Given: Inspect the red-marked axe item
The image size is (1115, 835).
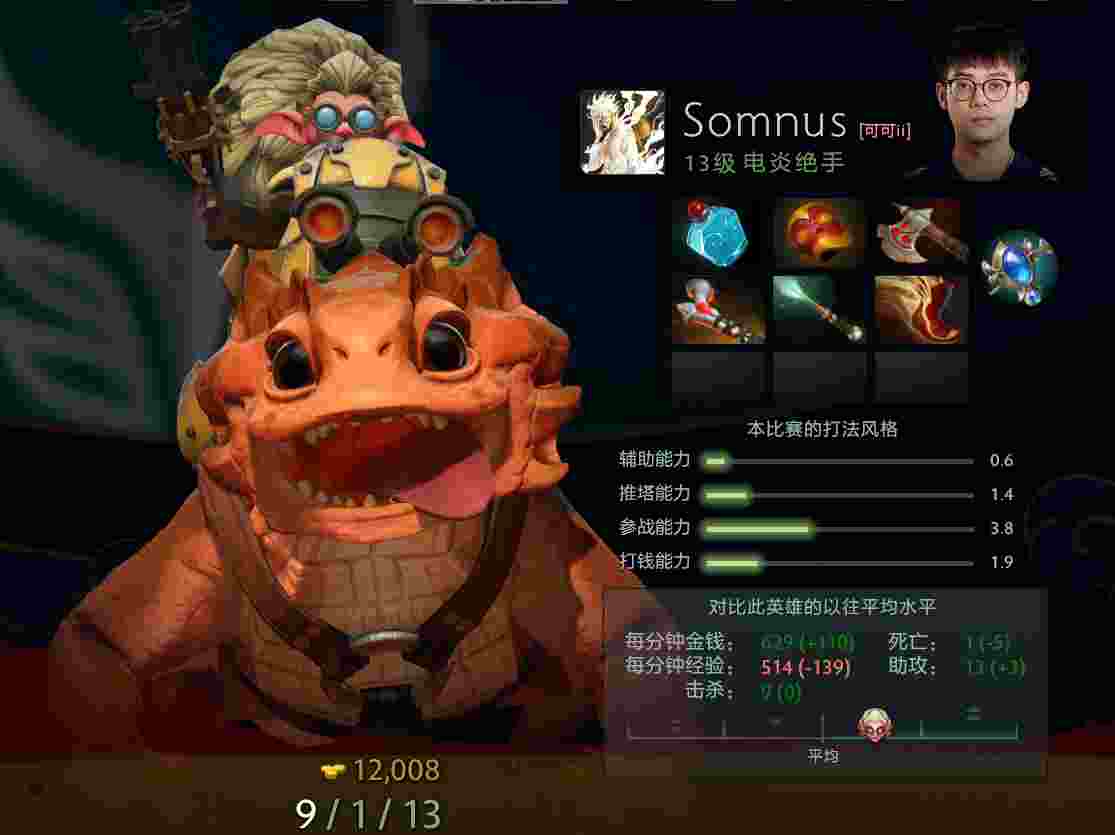Looking at the screenshot, I should point(921,233).
